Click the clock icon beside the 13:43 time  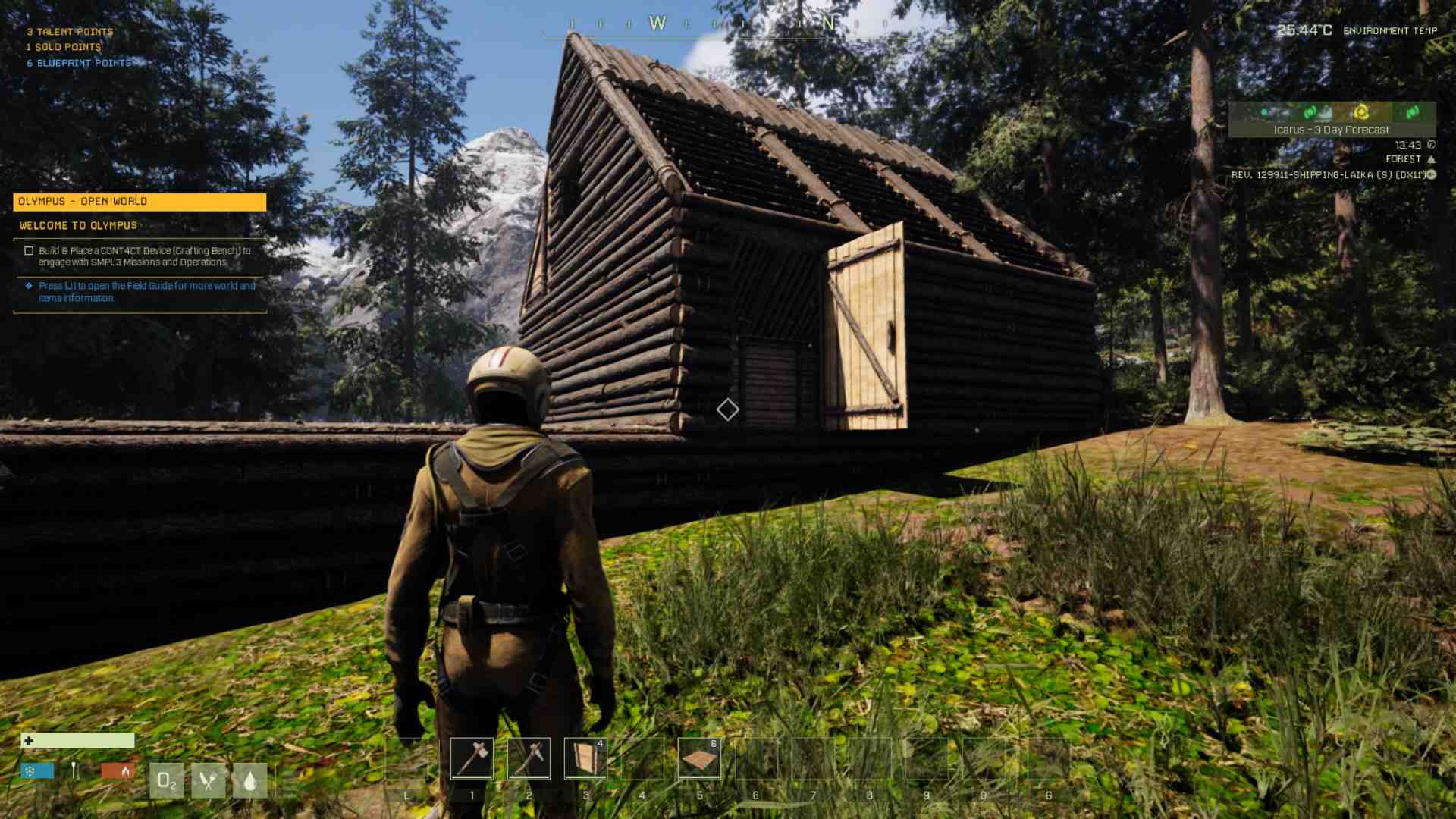click(x=1431, y=144)
